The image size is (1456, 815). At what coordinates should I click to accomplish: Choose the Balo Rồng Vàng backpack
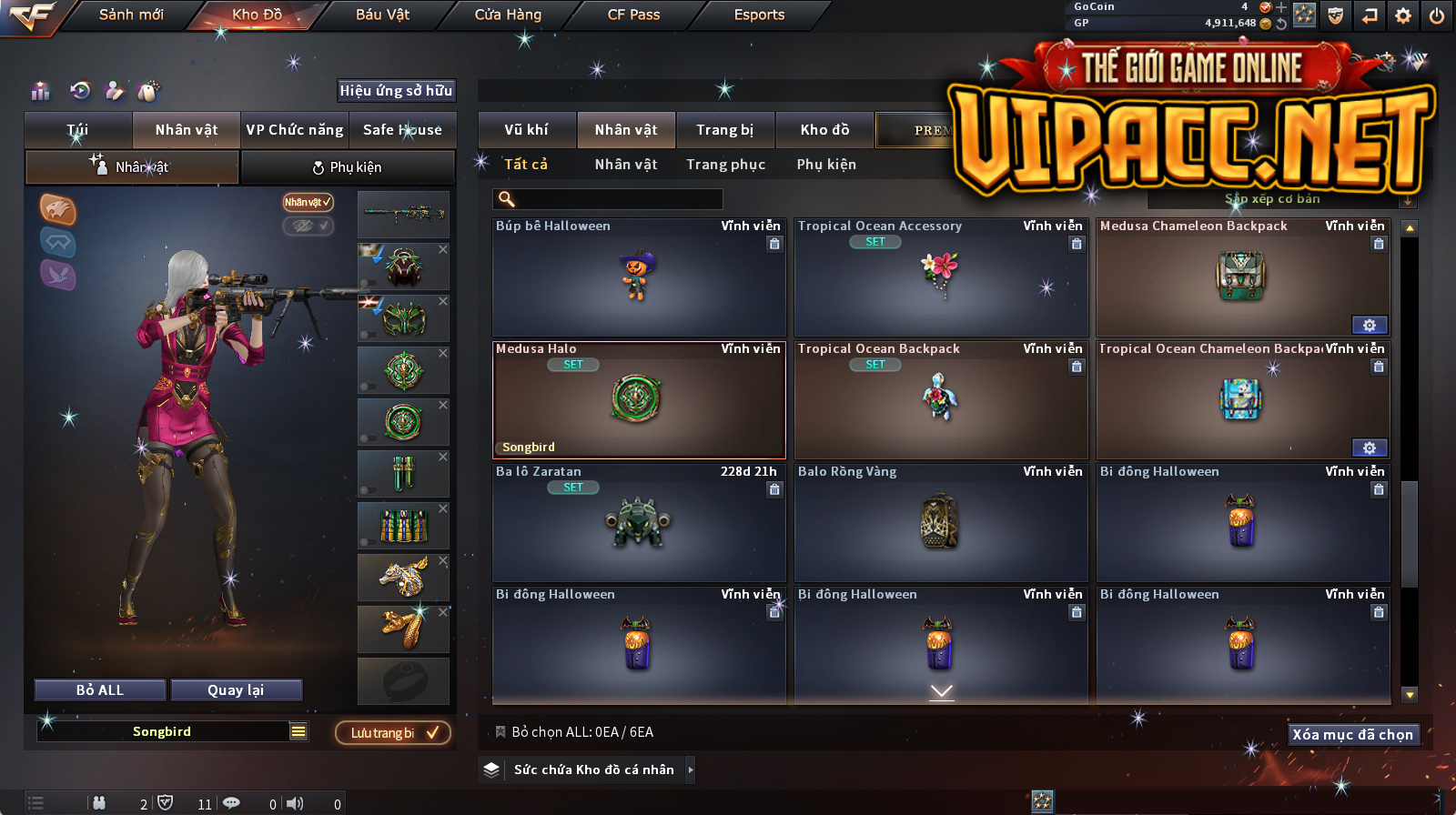[x=940, y=523]
